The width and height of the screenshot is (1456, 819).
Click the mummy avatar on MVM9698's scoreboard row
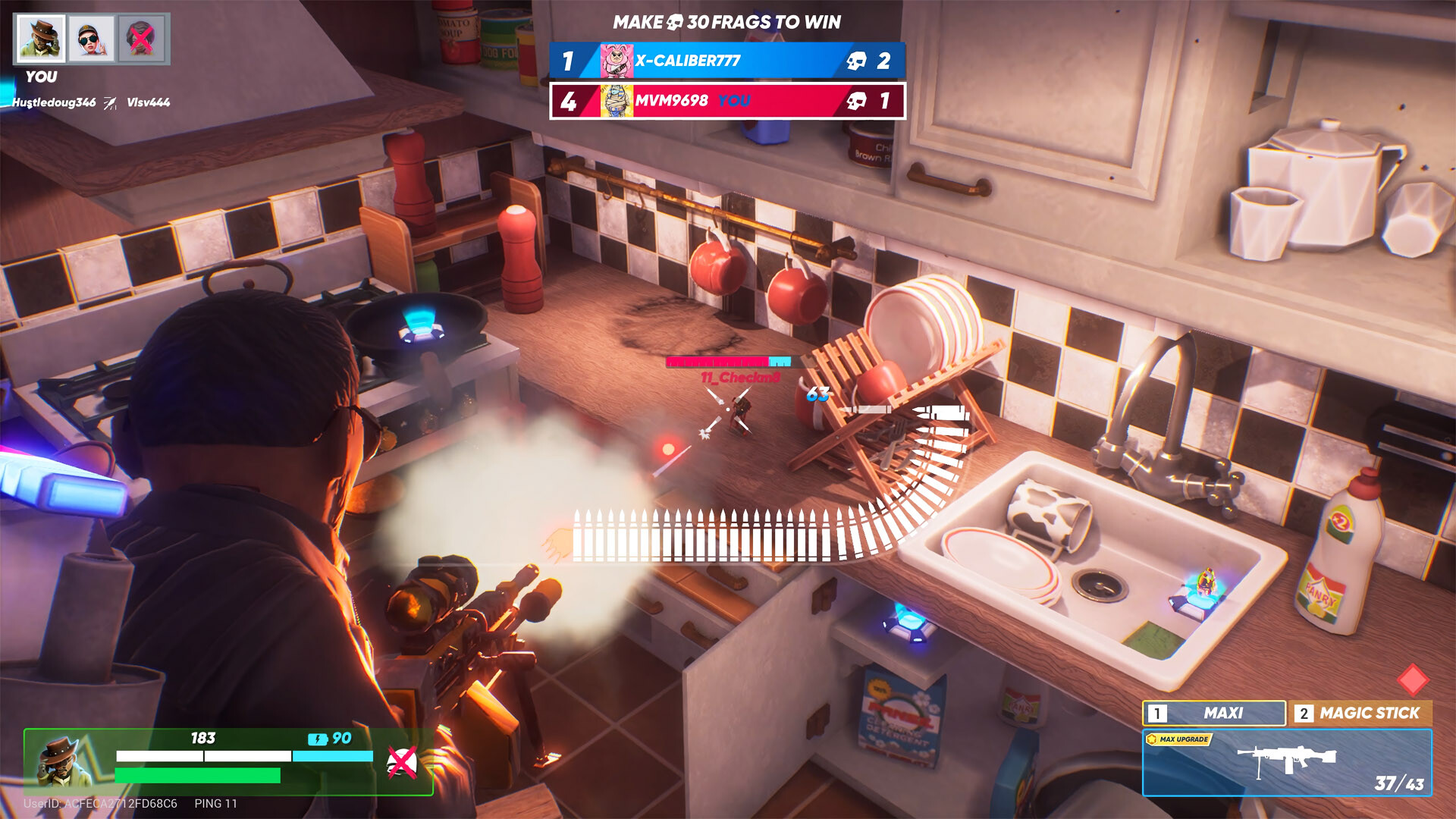click(x=619, y=99)
